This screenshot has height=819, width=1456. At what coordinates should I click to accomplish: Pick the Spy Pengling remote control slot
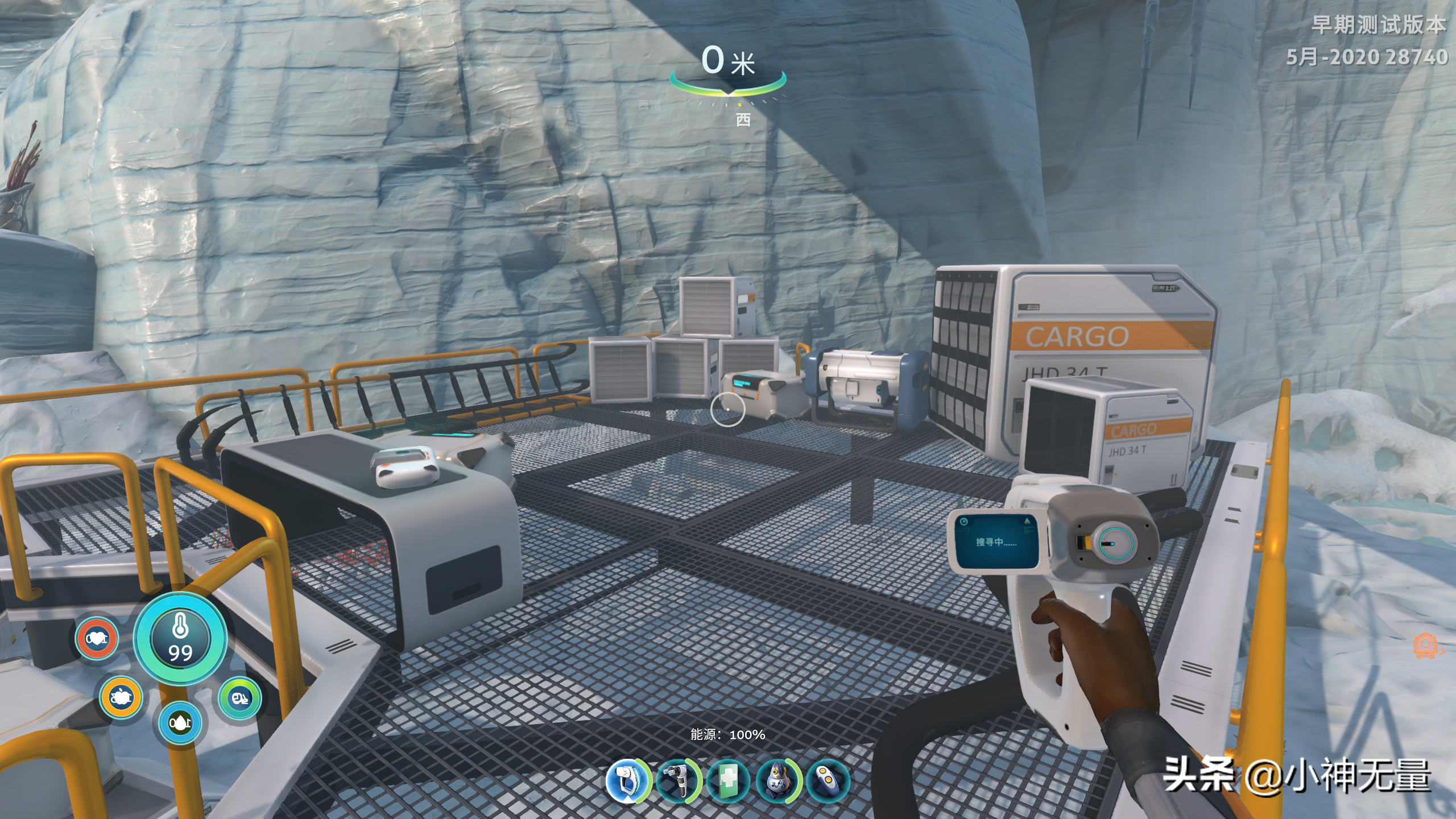point(828,781)
